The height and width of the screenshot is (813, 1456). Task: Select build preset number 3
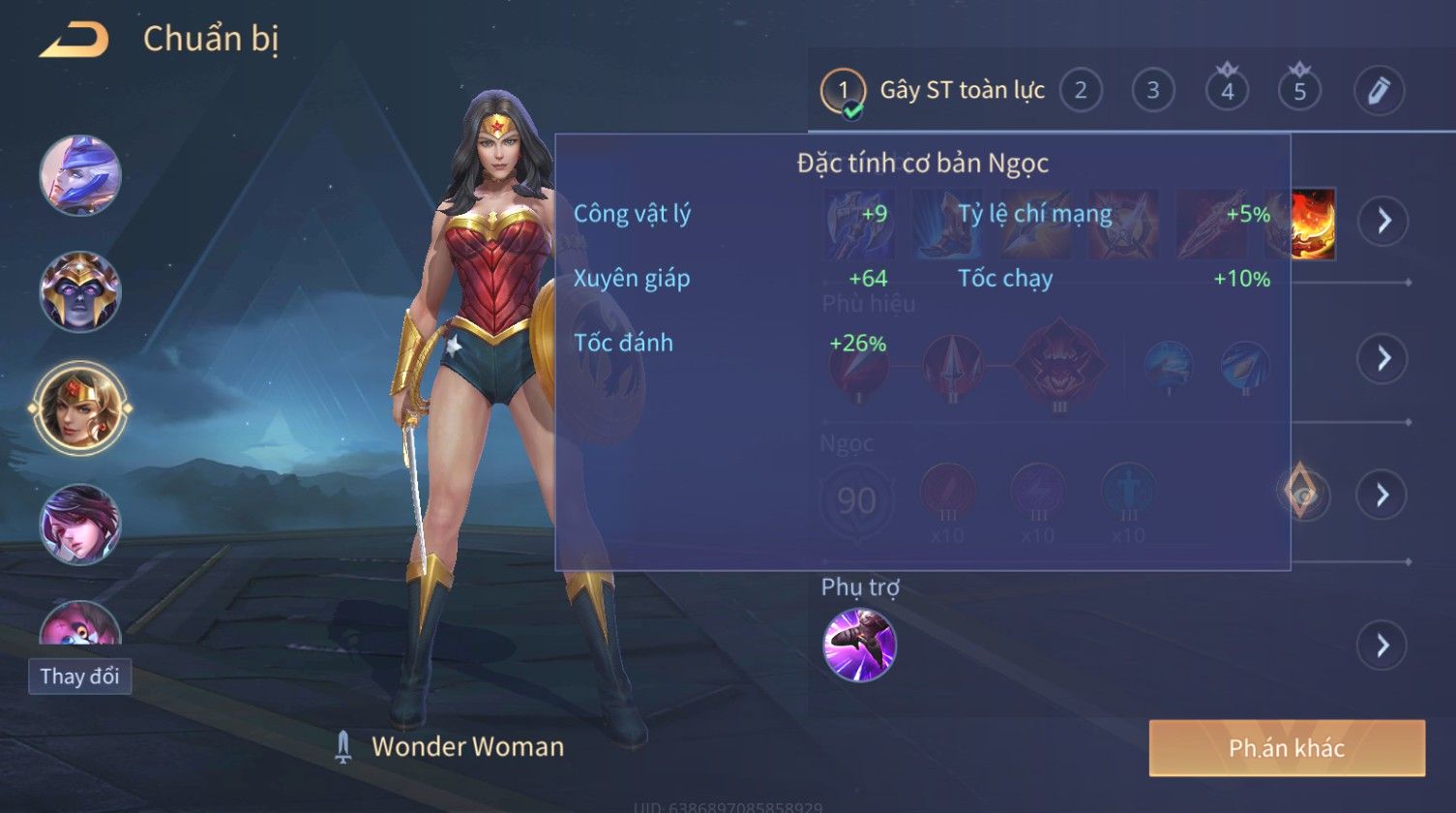coord(1153,91)
